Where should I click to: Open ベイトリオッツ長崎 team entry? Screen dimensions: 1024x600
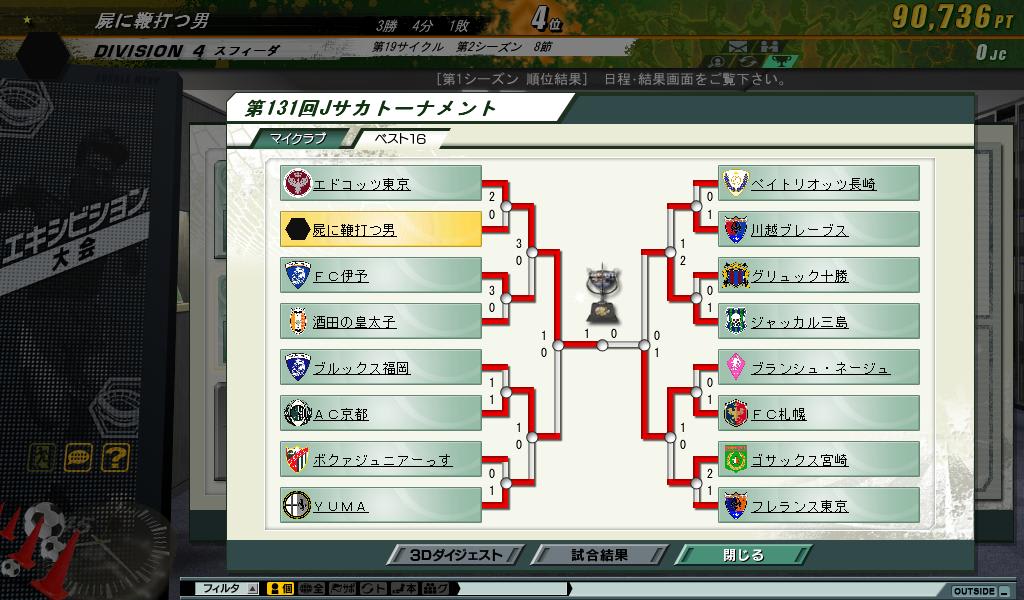pos(819,184)
